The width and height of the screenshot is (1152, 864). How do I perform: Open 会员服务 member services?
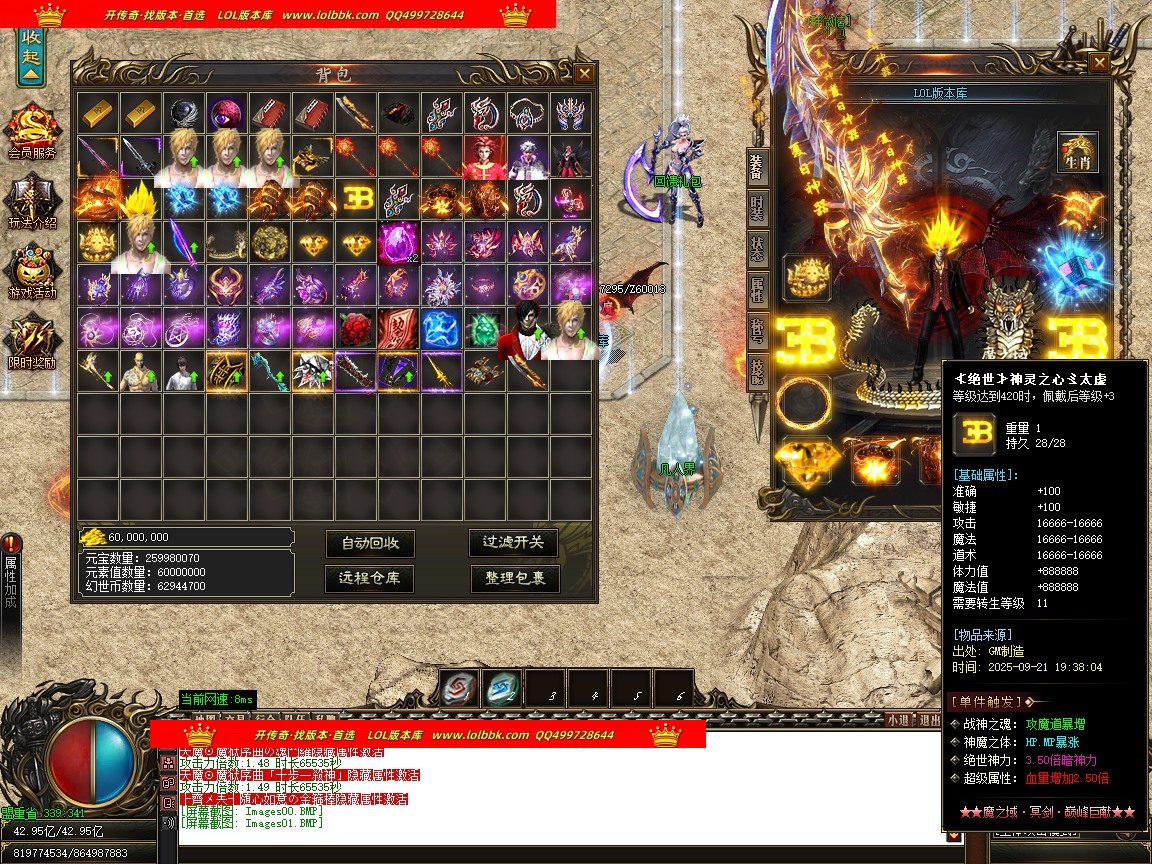32,130
